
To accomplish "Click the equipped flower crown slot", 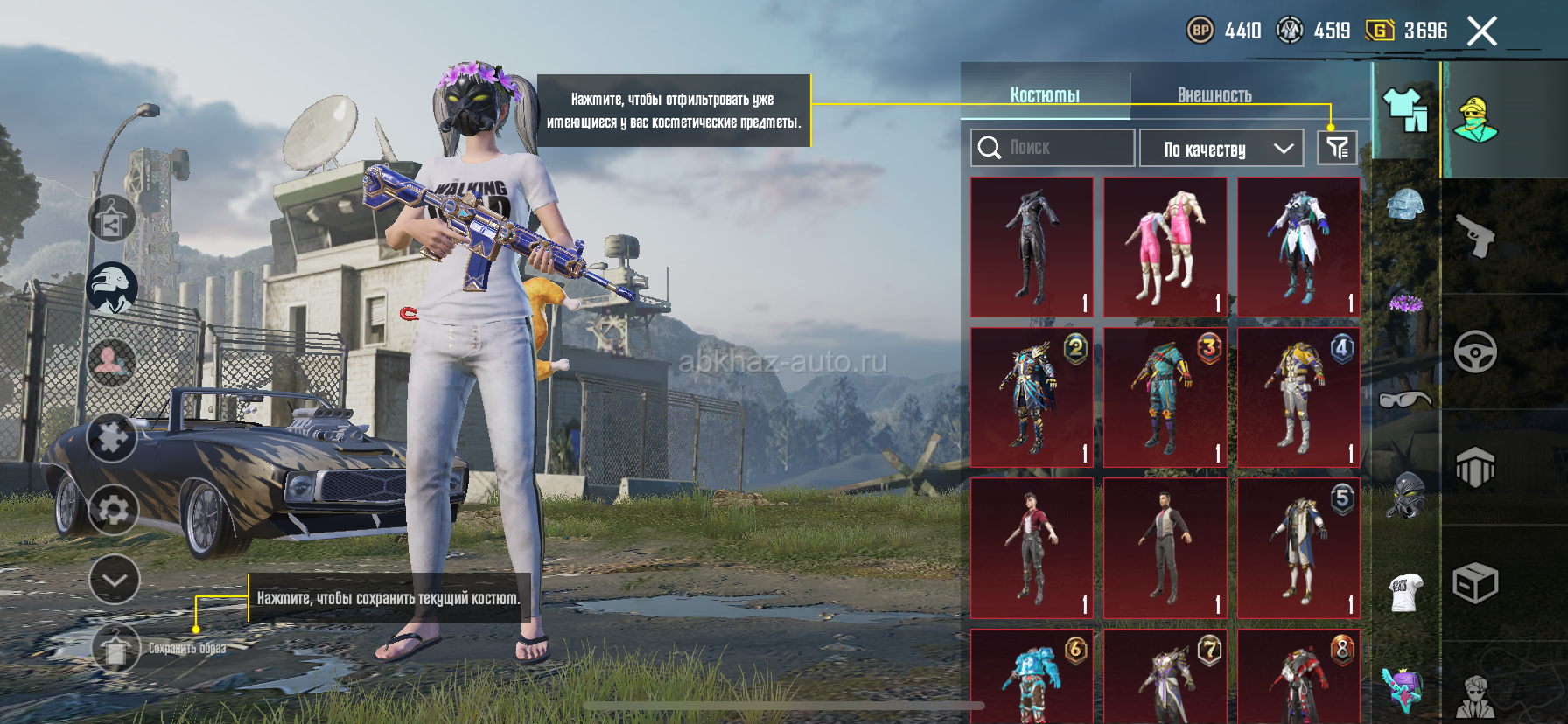I will (x=1405, y=303).
